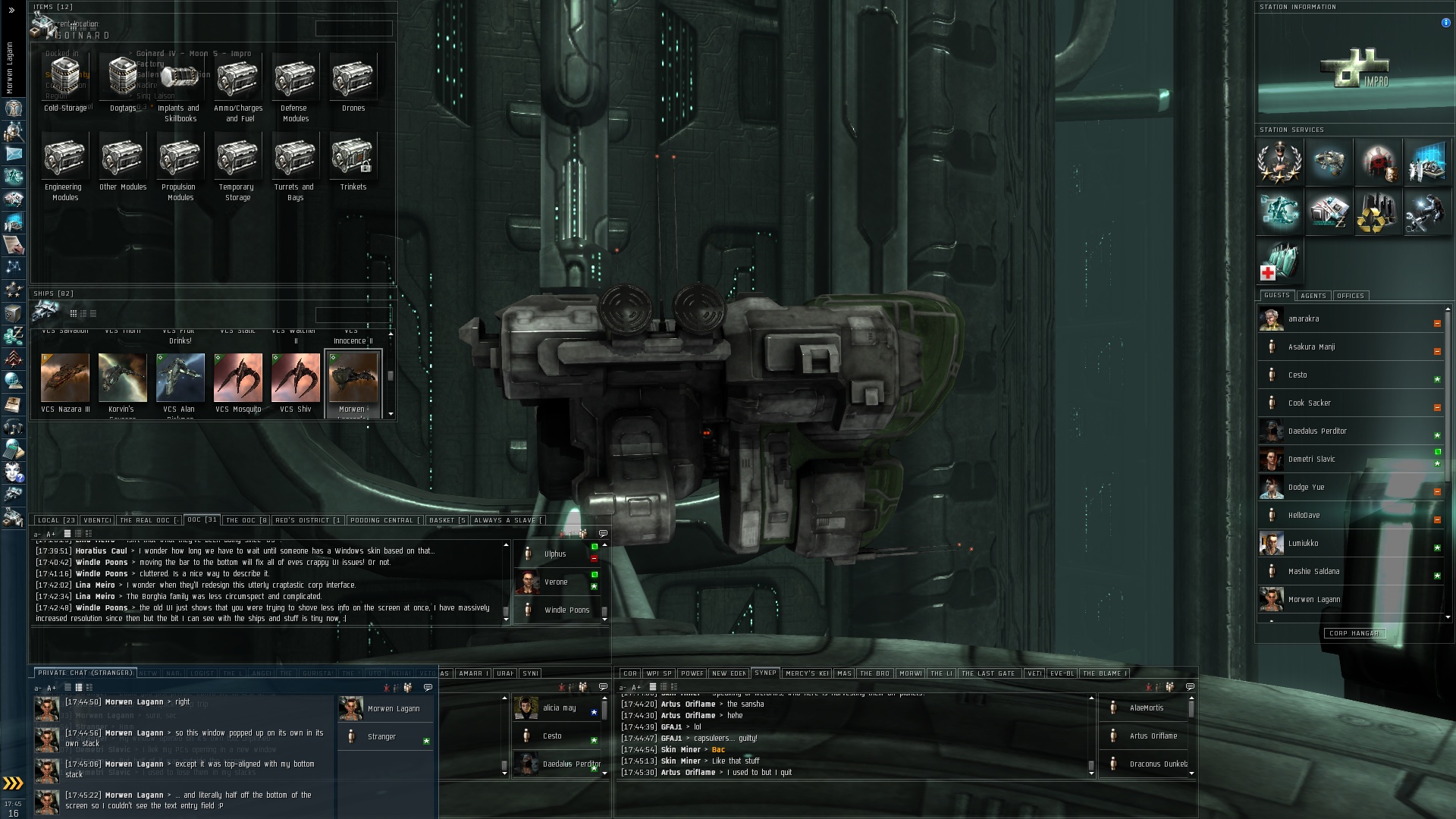Image resolution: width=1456 pixels, height=819 pixels.
Task: Select guest Daedalus Perditor in station list
Action: tap(1317, 431)
